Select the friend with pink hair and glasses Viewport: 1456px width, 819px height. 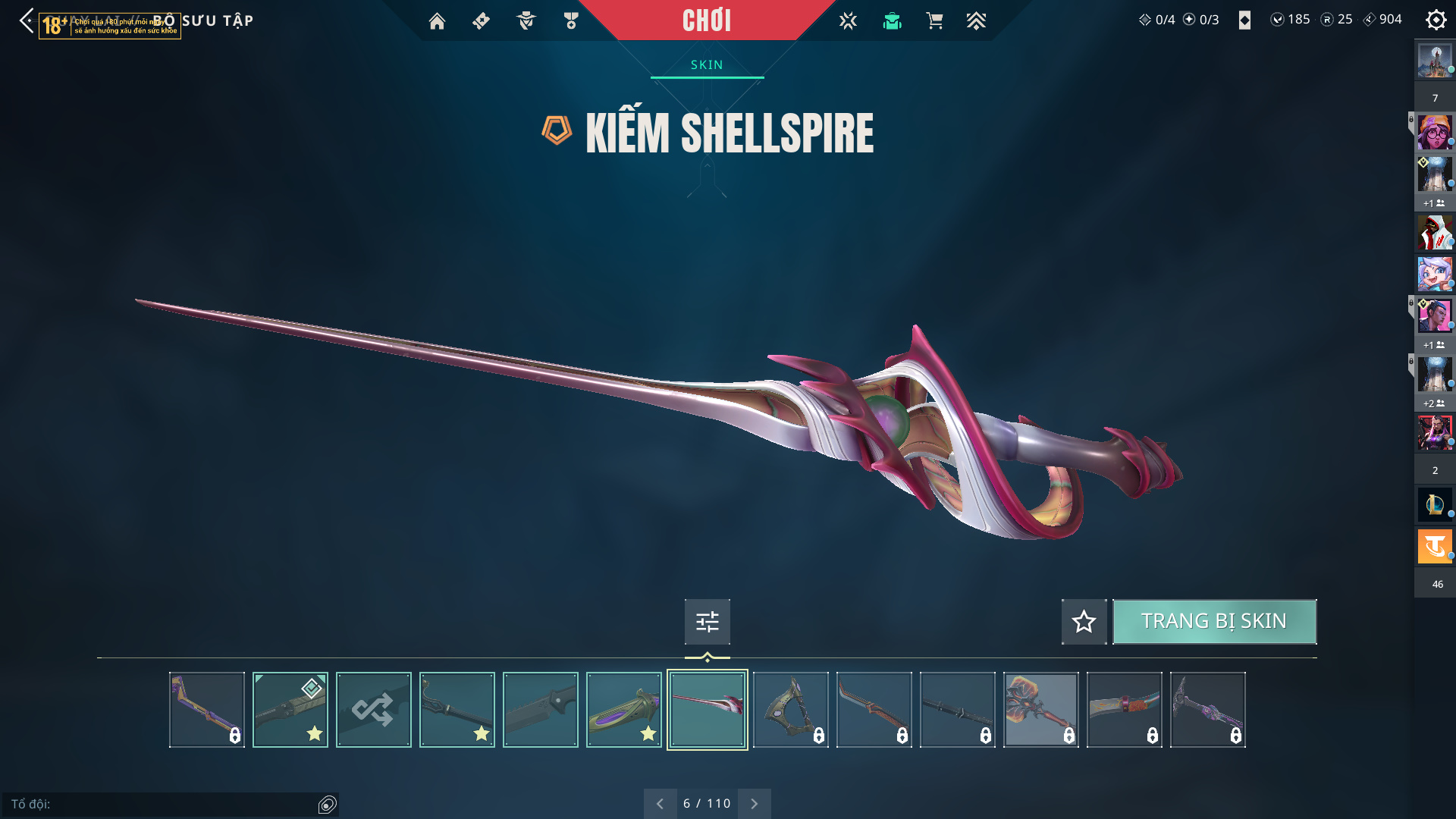(x=1434, y=133)
